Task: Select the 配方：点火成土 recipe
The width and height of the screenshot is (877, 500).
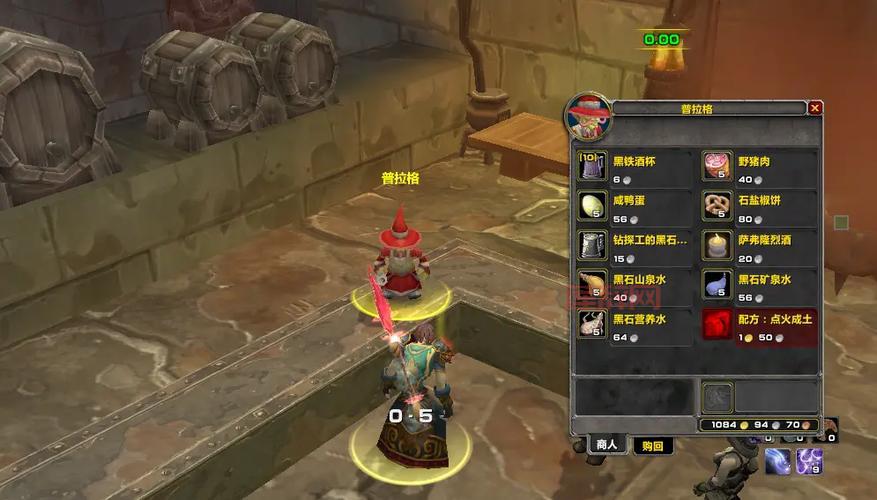Action: click(x=717, y=324)
